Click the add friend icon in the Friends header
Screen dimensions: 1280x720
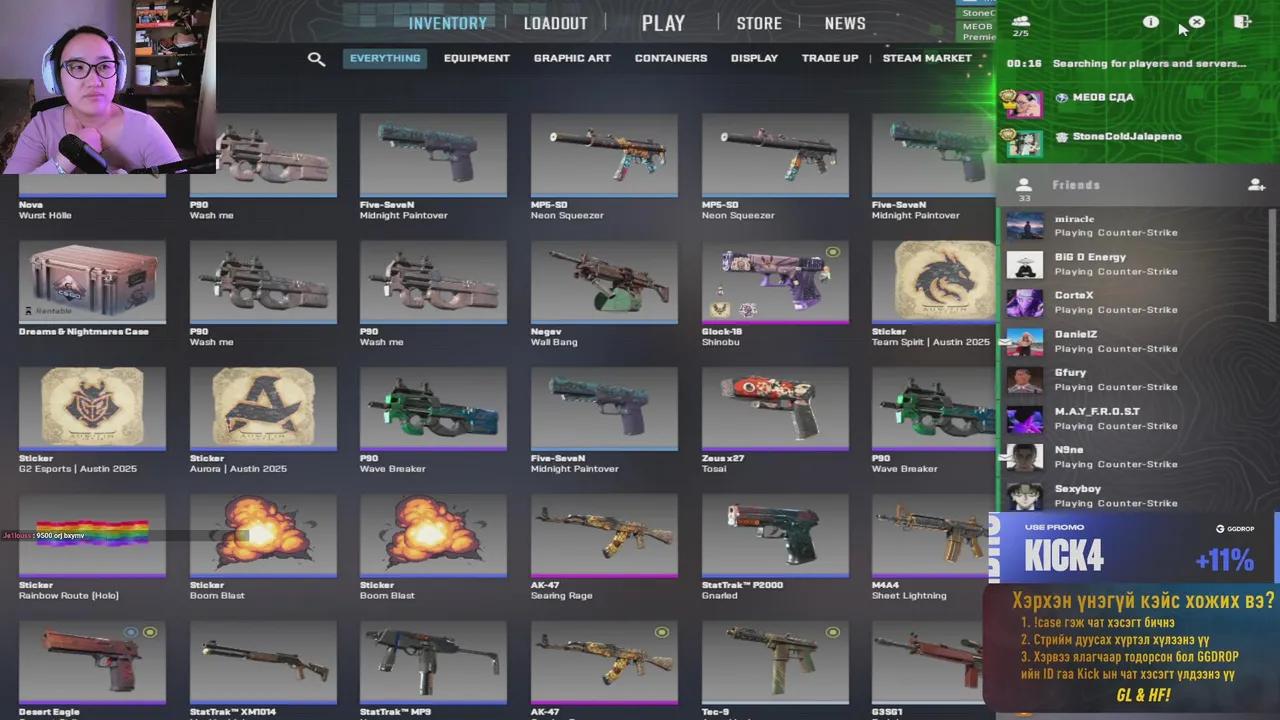1256,185
